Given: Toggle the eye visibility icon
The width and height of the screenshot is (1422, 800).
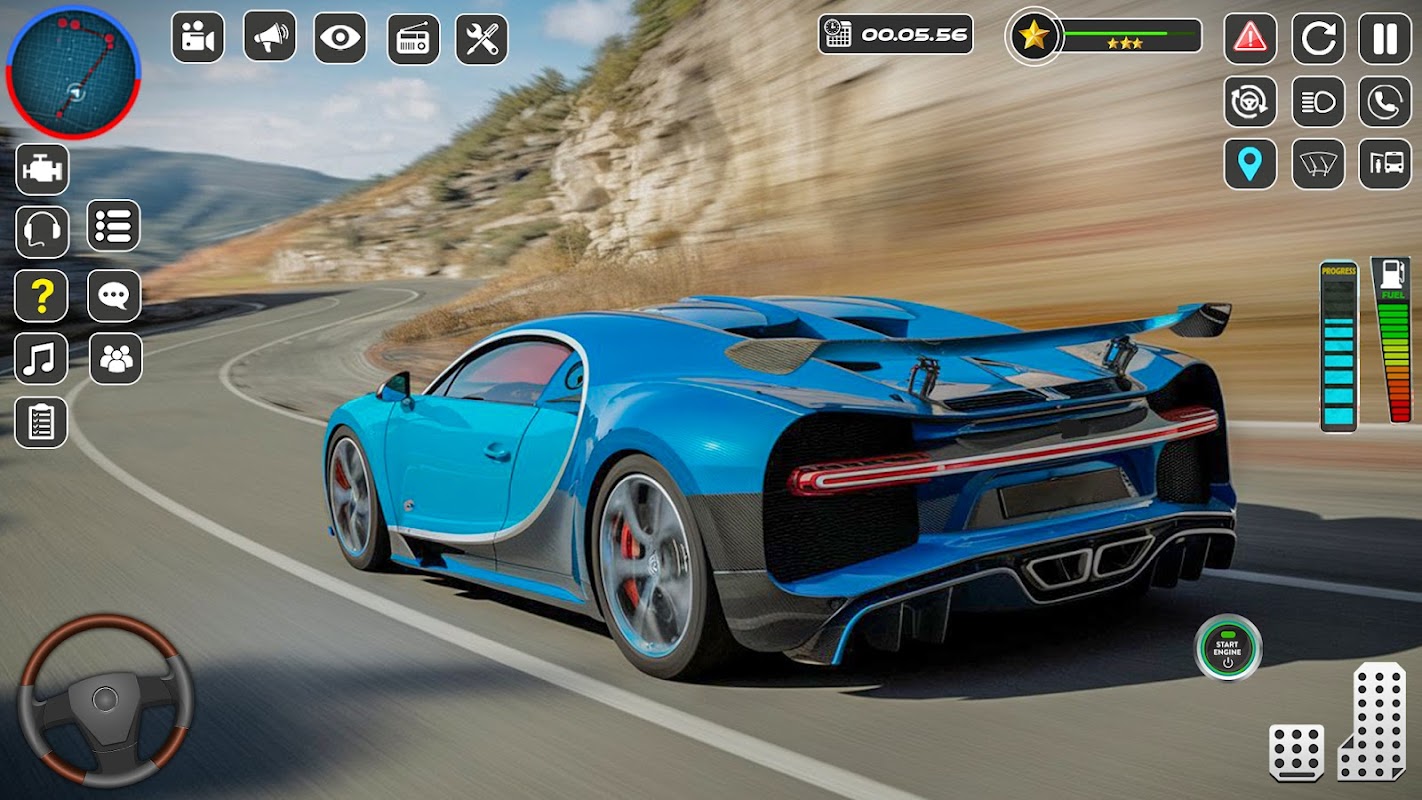Looking at the screenshot, I should 340,38.
